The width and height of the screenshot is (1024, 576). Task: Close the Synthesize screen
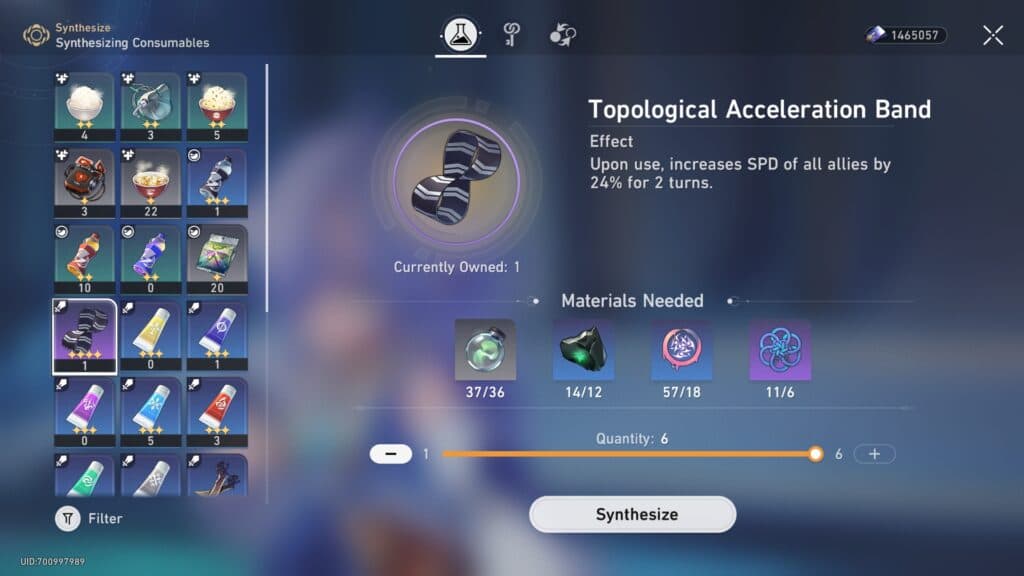992,36
